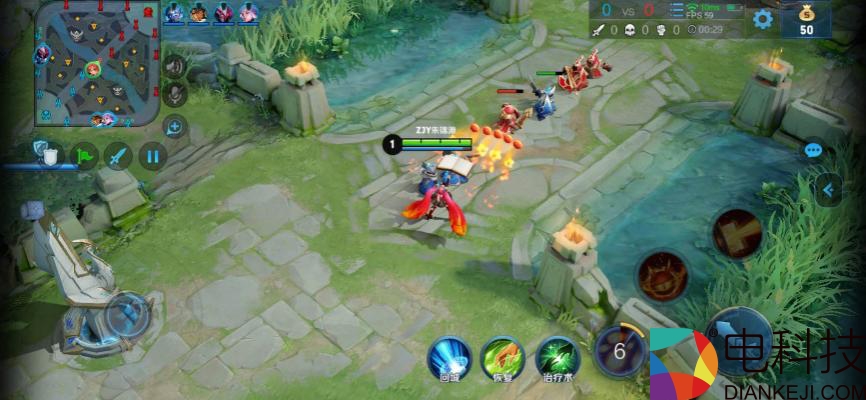Toggle the microphone voice button
Screen dimensions: 866x400
pyautogui.click(x=175, y=95)
